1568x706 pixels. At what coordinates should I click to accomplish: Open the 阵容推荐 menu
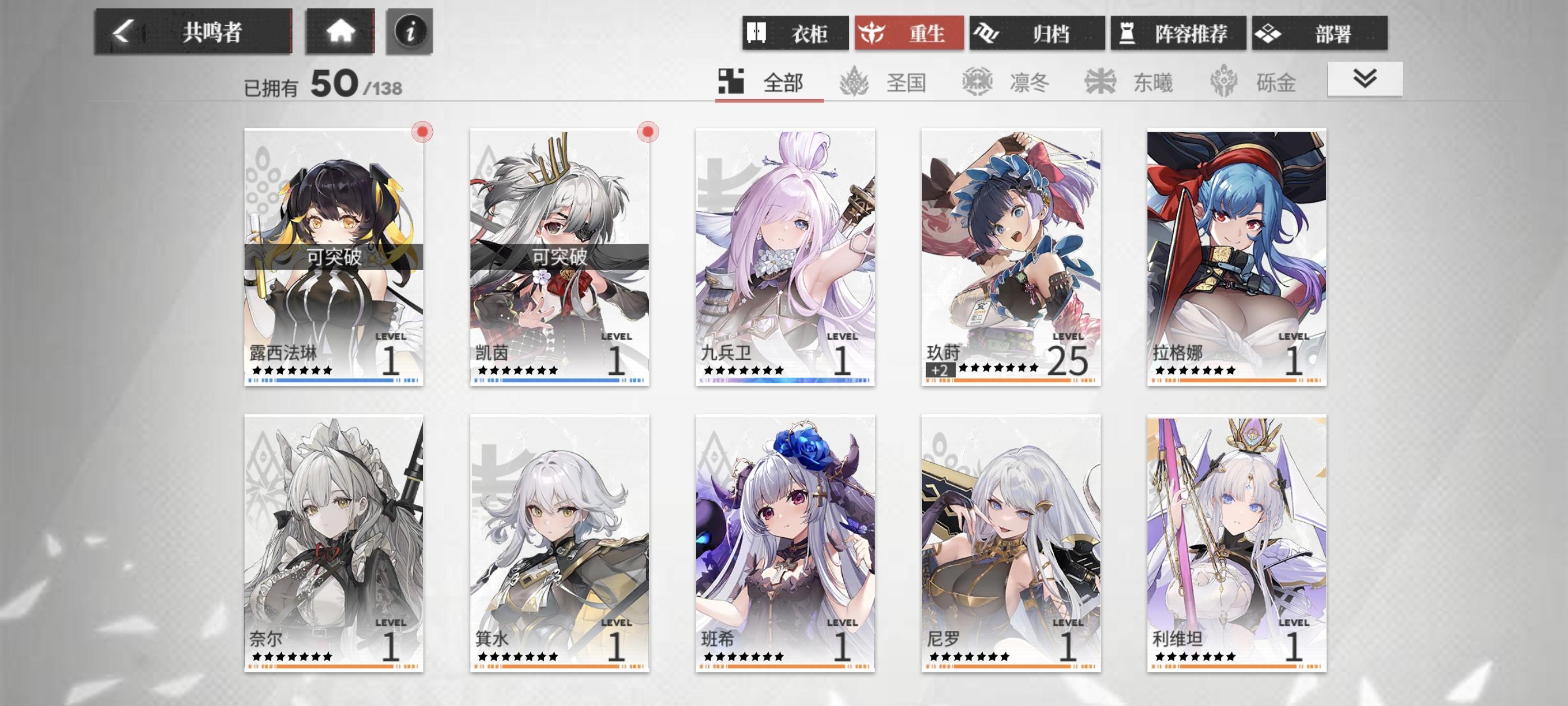(x=1176, y=34)
